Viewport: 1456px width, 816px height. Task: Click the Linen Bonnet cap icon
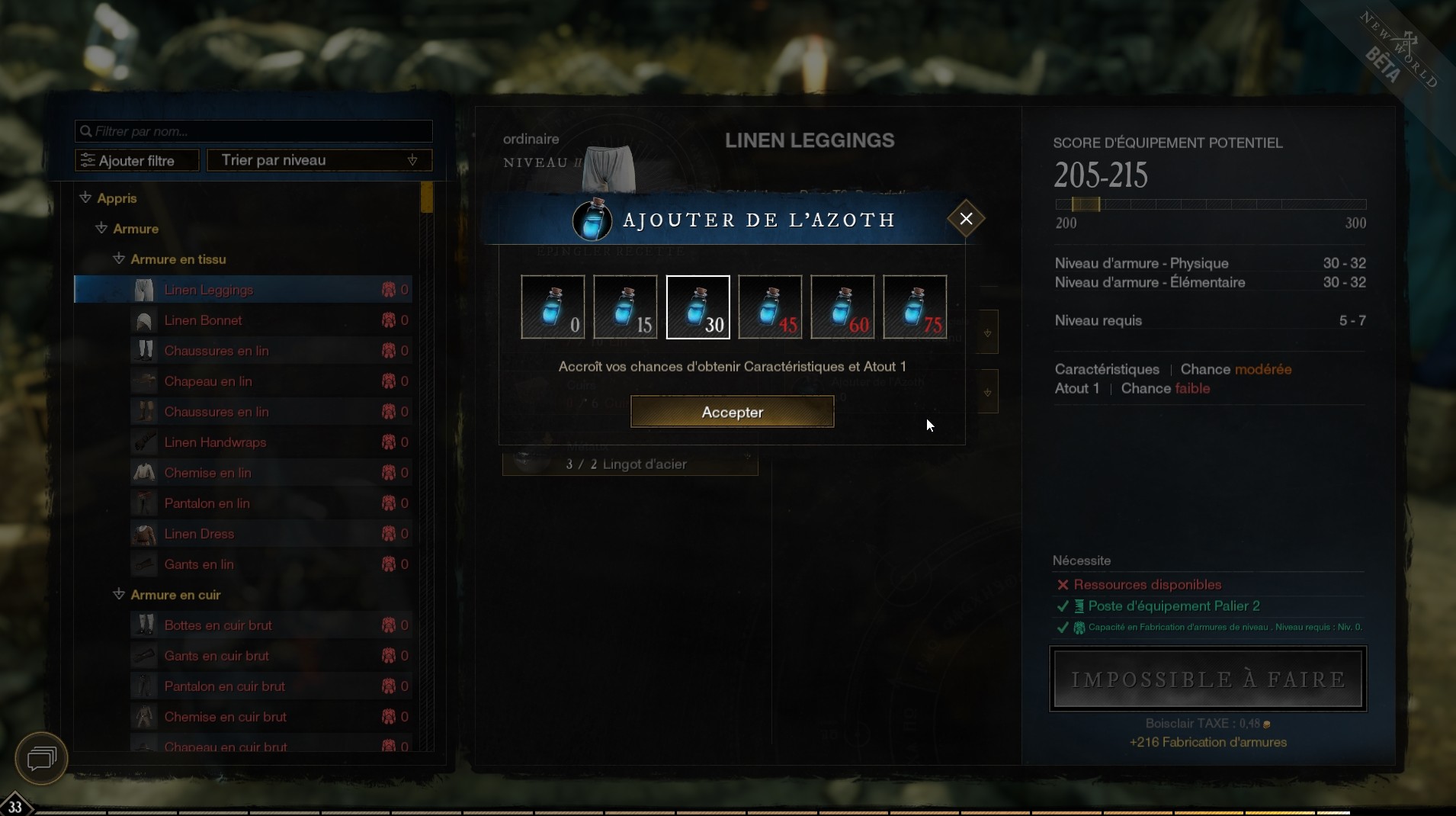click(145, 320)
